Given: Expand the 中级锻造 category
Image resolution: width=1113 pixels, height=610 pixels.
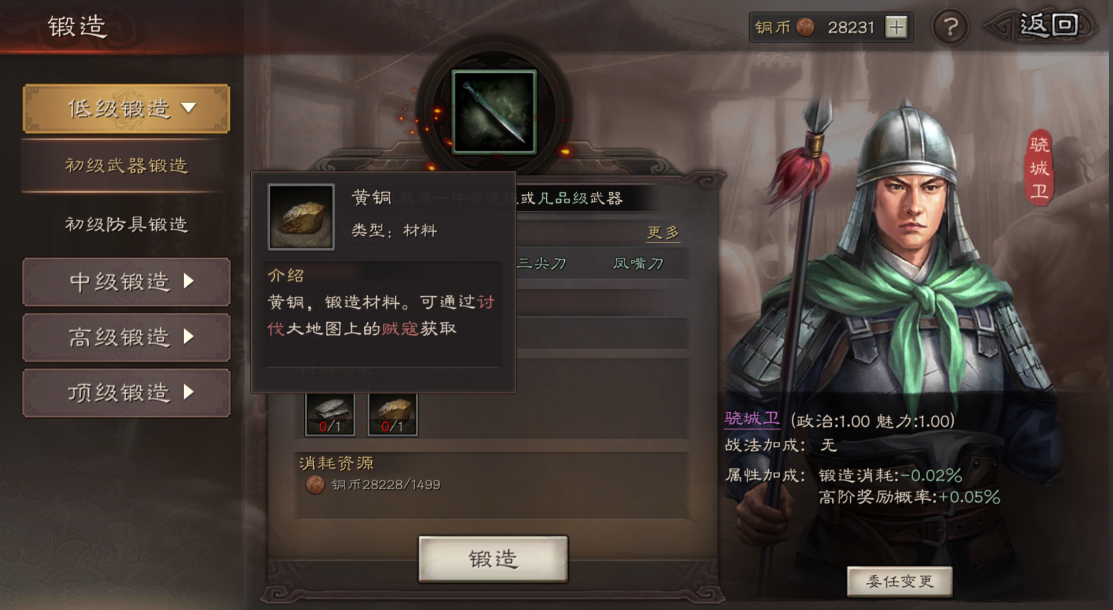Looking at the screenshot, I should click(x=126, y=282).
